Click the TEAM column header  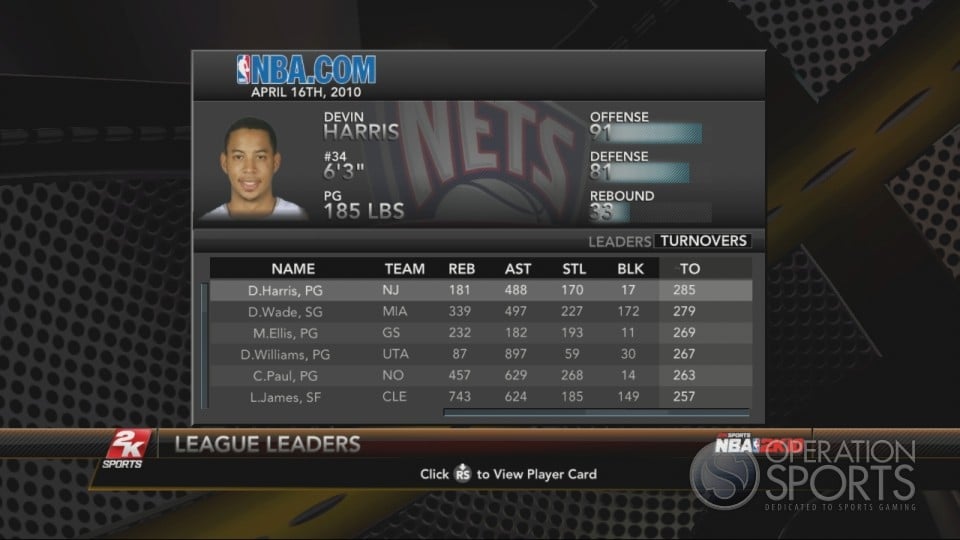point(404,269)
